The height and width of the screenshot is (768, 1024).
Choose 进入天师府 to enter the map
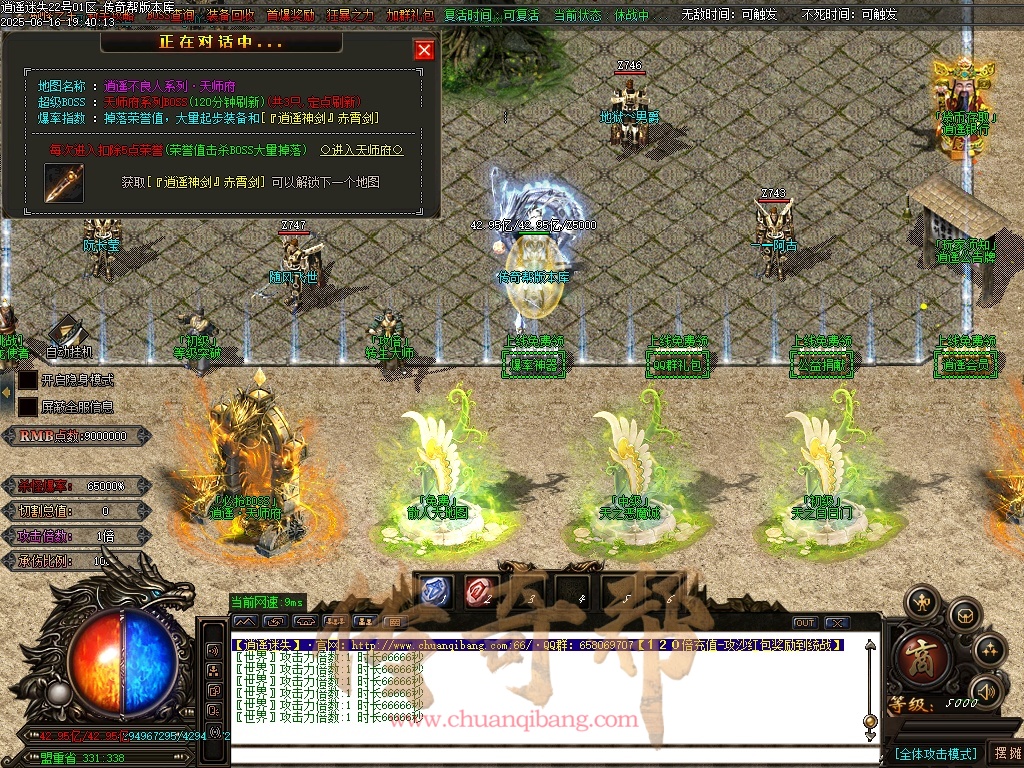coord(361,150)
